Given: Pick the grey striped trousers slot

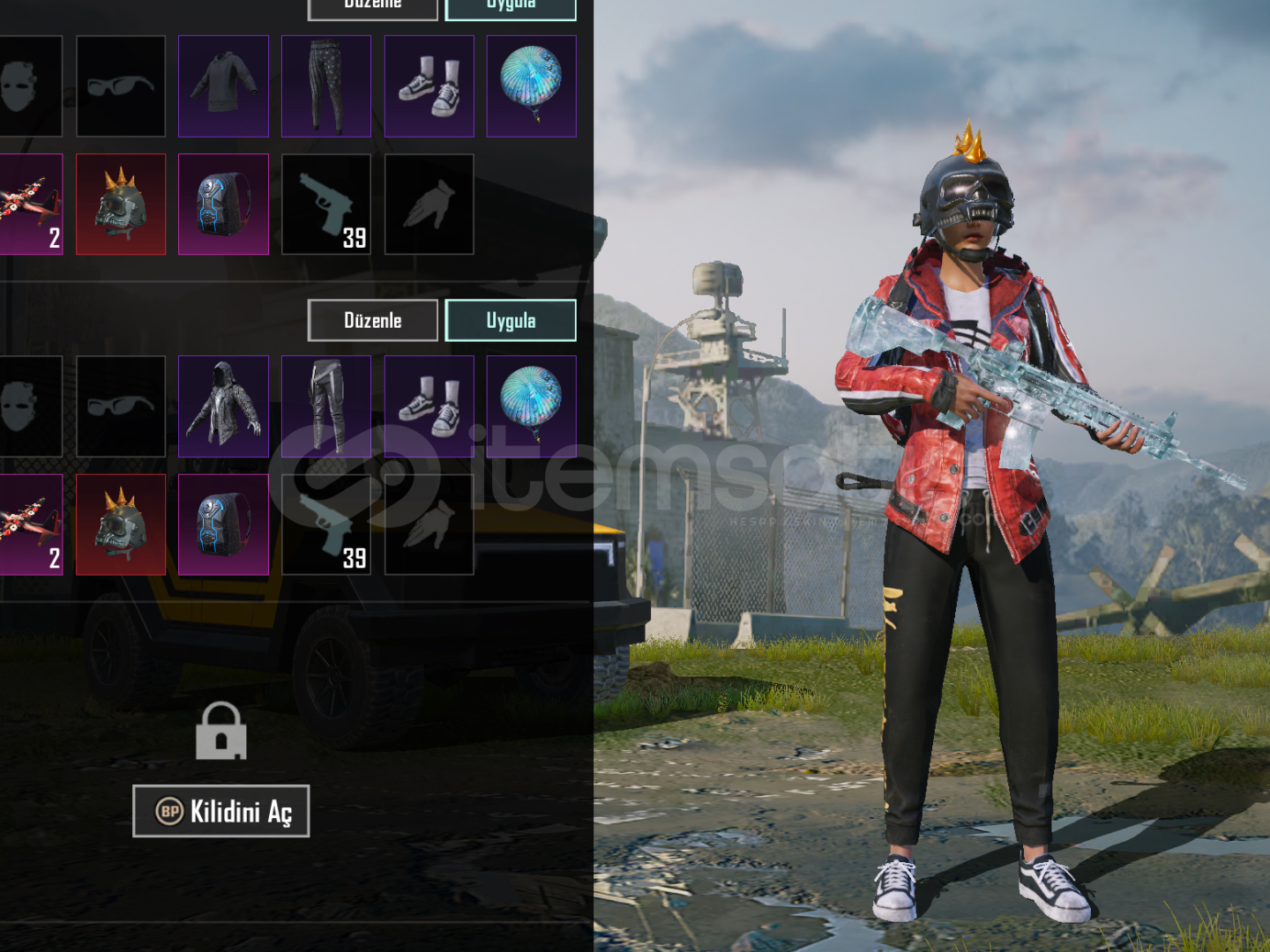Looking at the screenshot, I should coord(326,406).
